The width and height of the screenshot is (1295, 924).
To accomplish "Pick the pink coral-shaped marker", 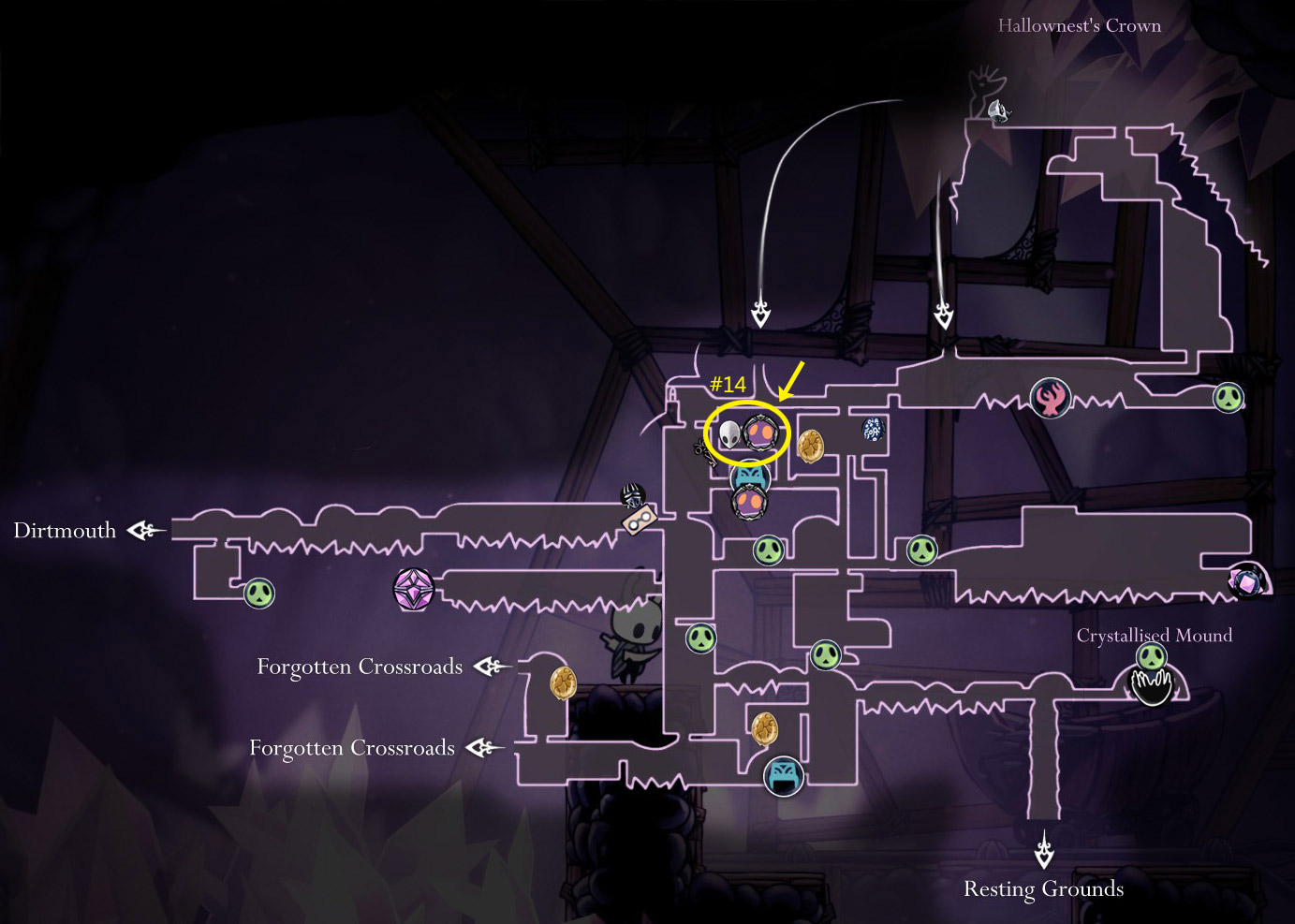I will [1051, 399].
